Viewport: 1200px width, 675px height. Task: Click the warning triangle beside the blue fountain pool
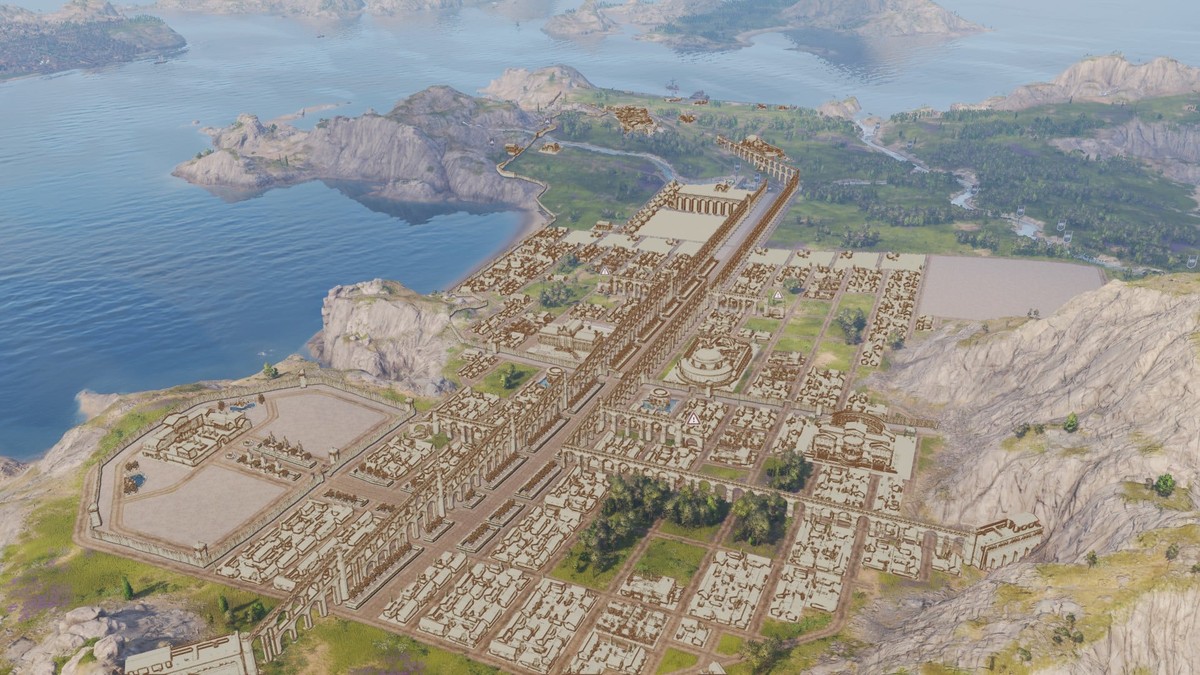(693, 419)
